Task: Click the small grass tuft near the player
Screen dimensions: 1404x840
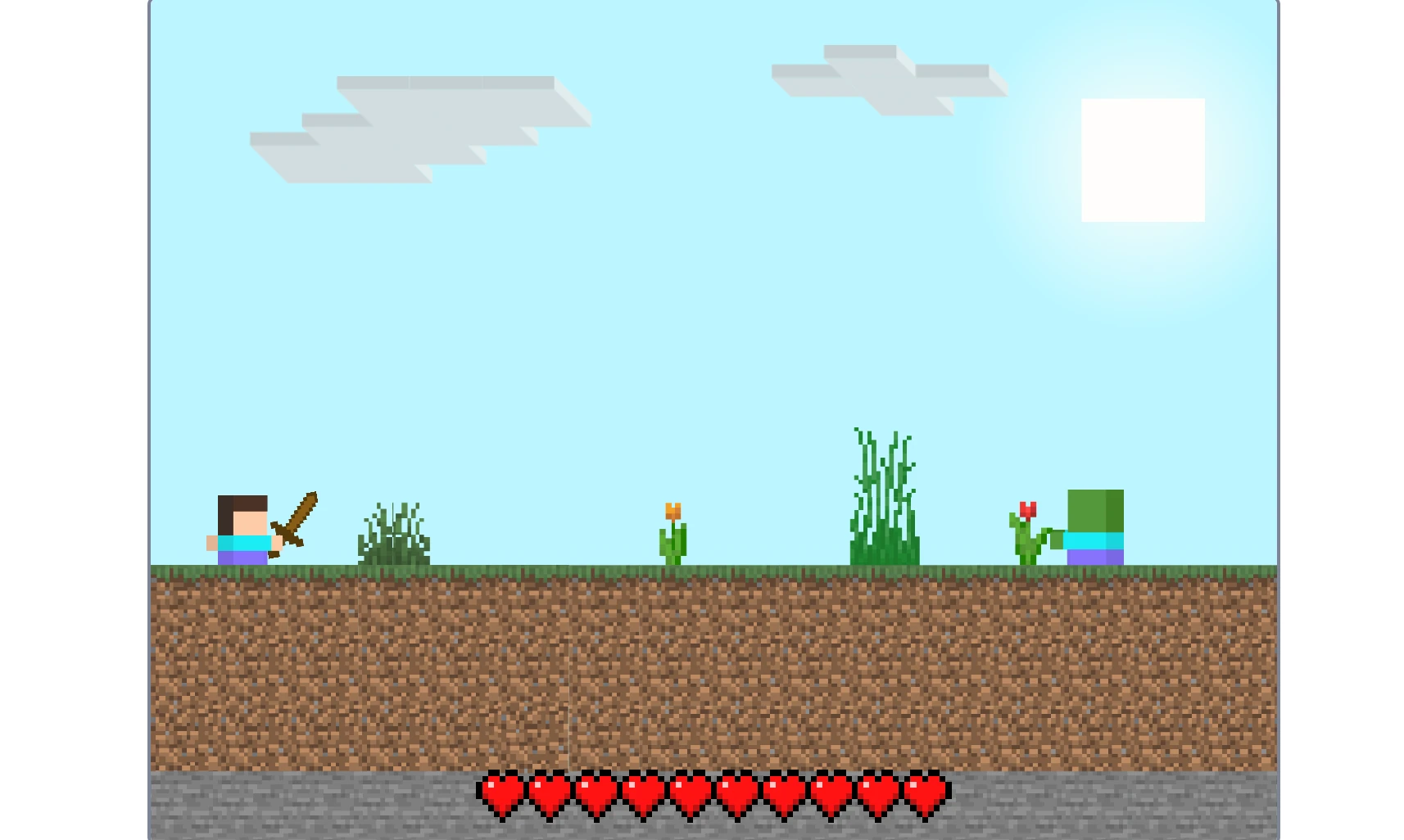Action: click(x=395, y=536)
